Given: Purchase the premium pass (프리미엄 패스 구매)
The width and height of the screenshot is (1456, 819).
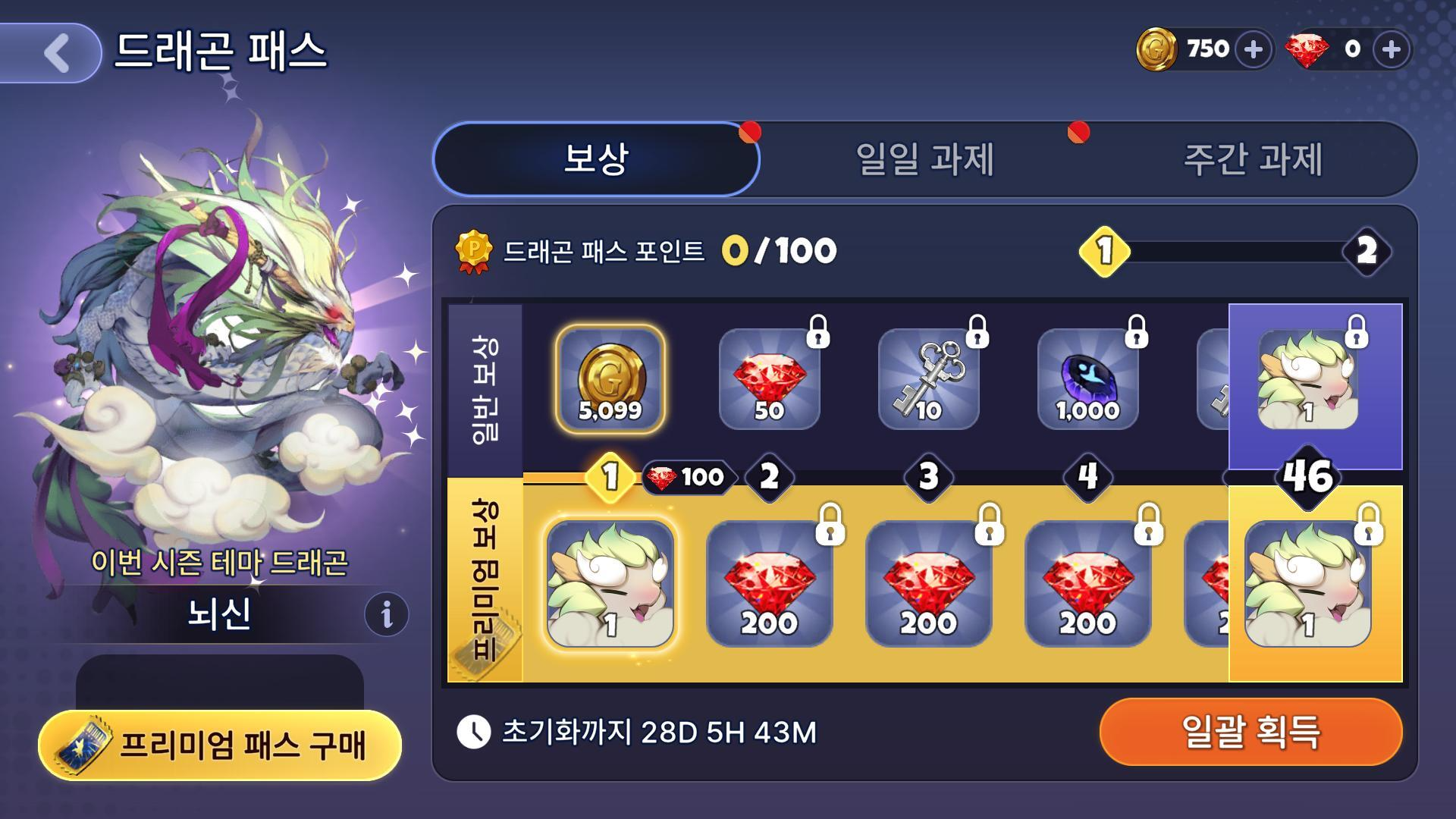Looking at the screenshot, I should 220,745.
